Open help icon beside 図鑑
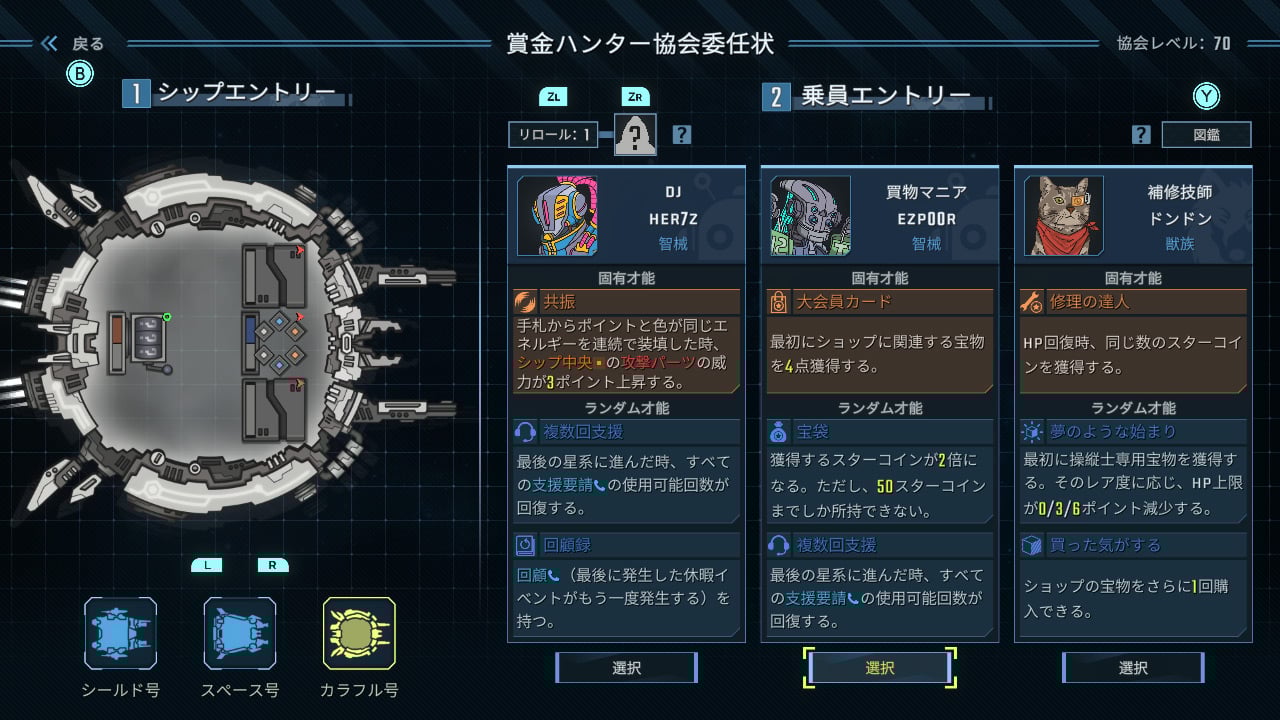This screenshot has width=1280, height=720. tap(1141, 134)
